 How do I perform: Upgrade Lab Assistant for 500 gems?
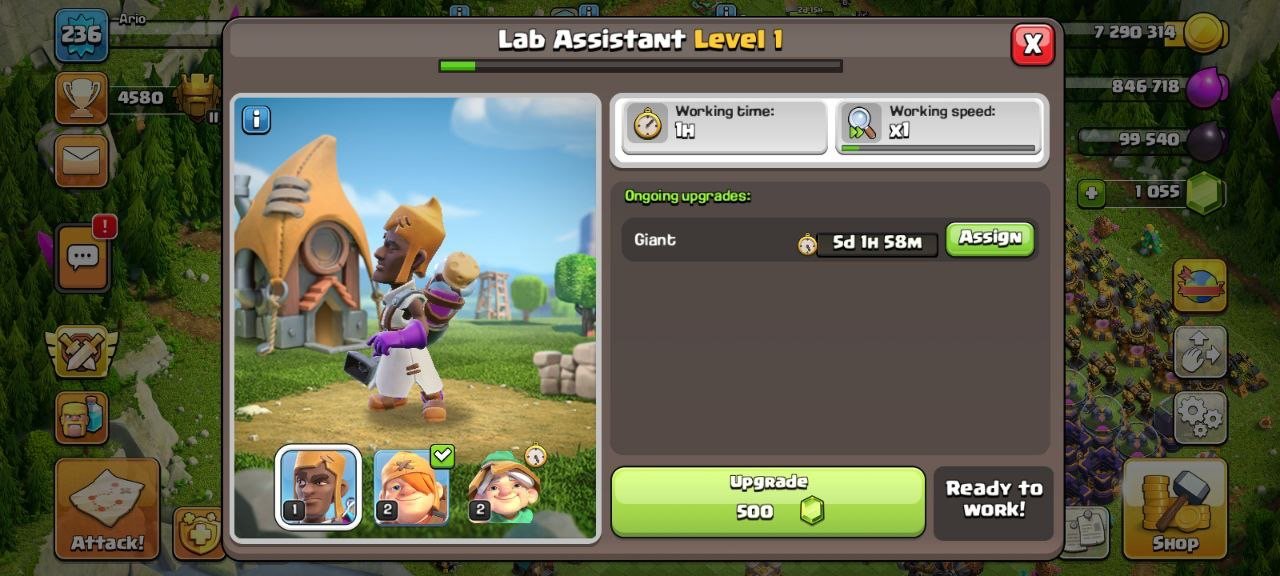(767, 501)
